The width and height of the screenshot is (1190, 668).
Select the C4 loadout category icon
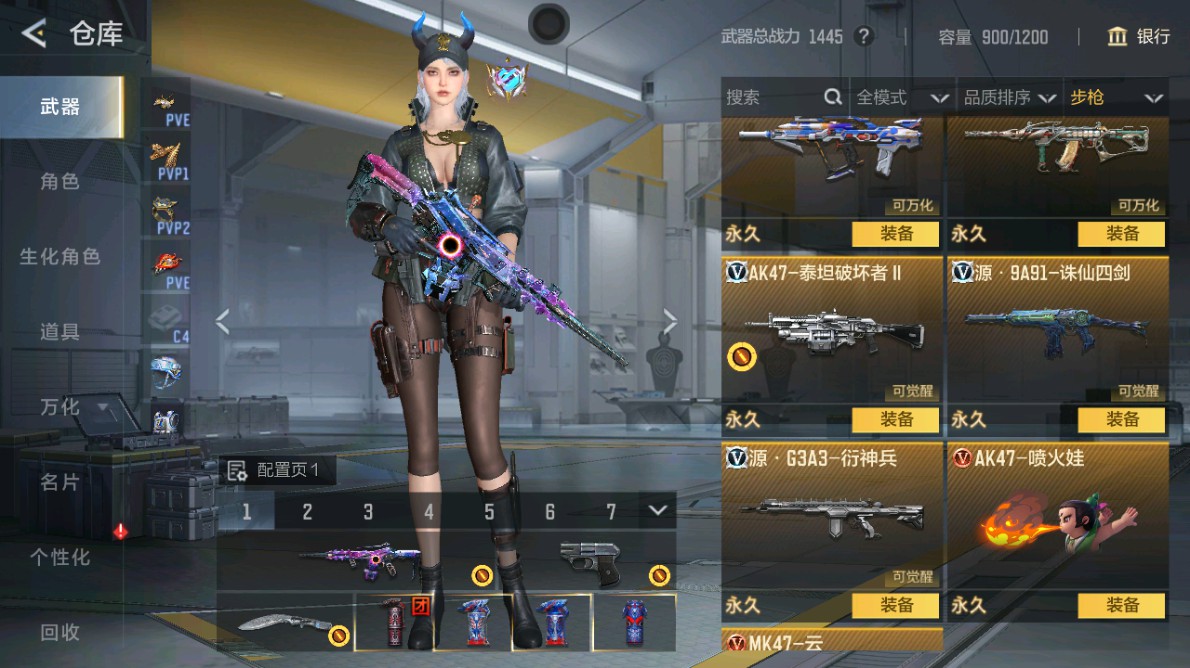coord(167,322)
